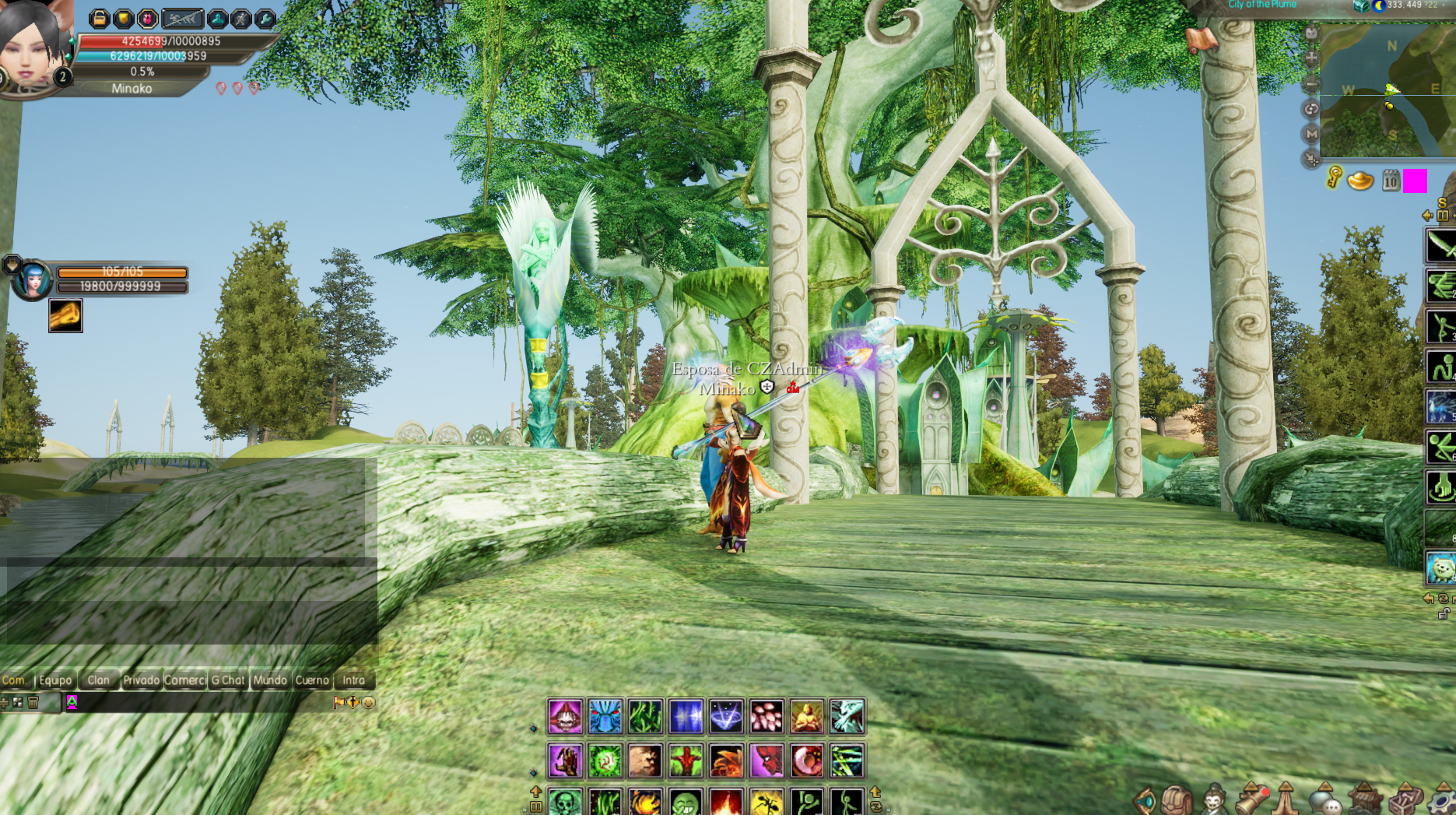Select the blue-haired pet portrait
Screen dimensions: 1456x815
(33, 280)
